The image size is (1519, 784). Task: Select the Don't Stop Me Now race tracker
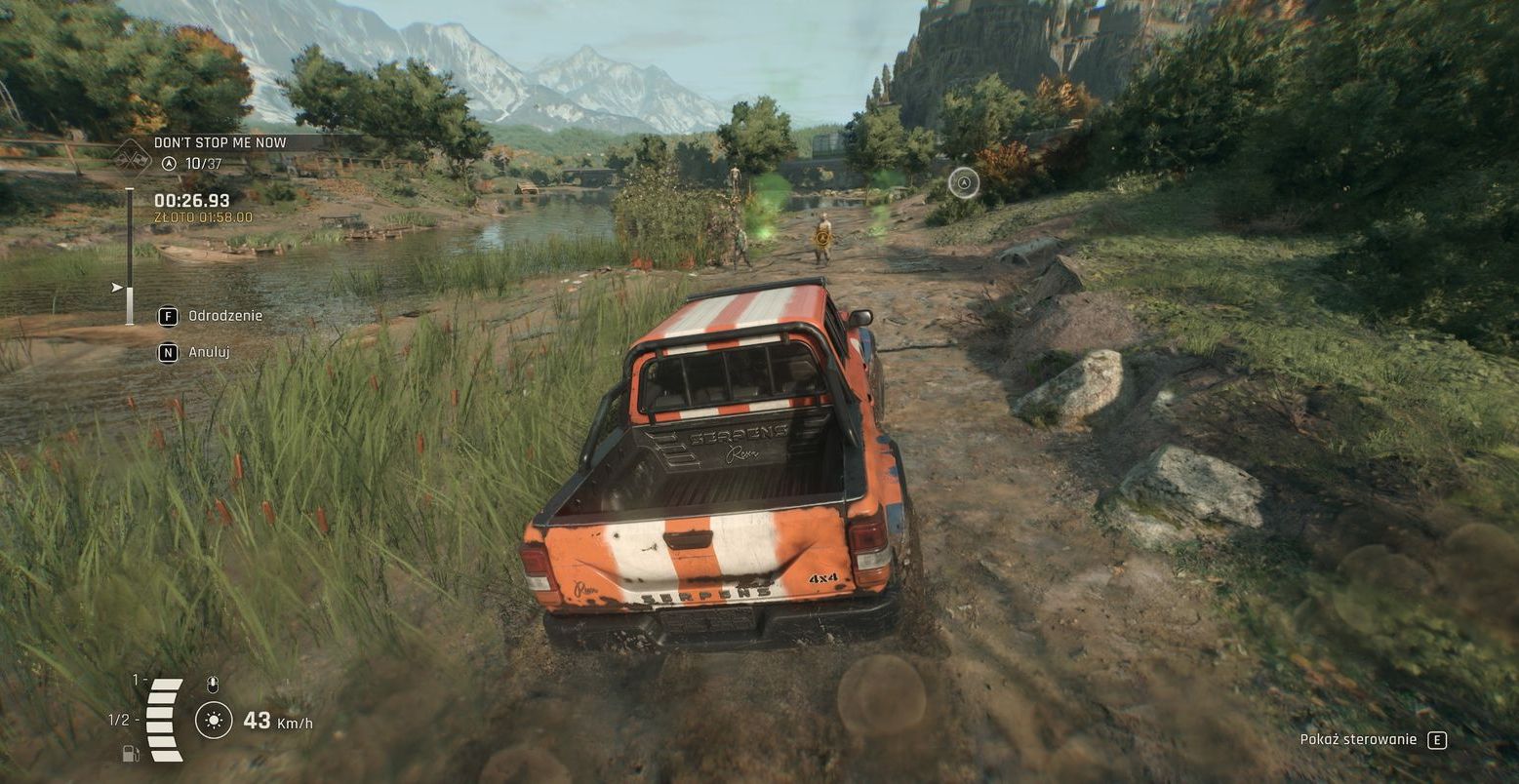click(220, 142)
